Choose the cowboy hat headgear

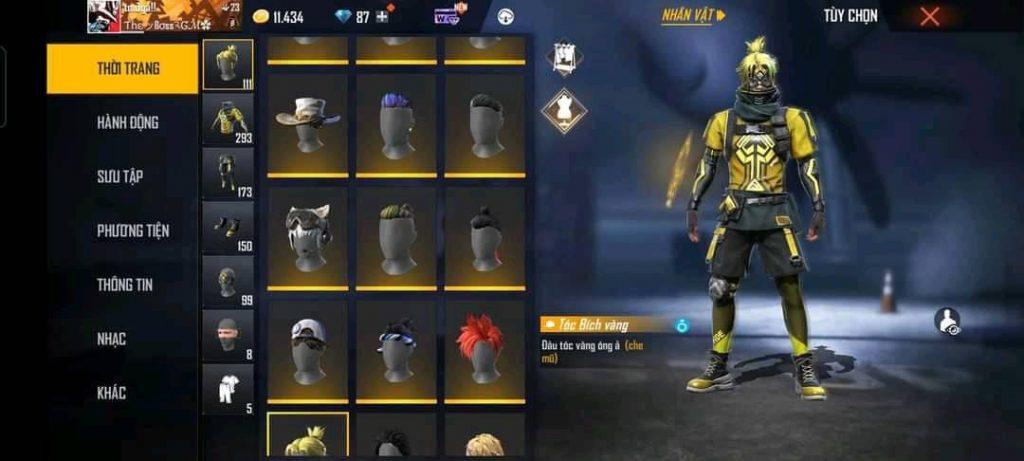pyautogui.click(x=308, y=124)
